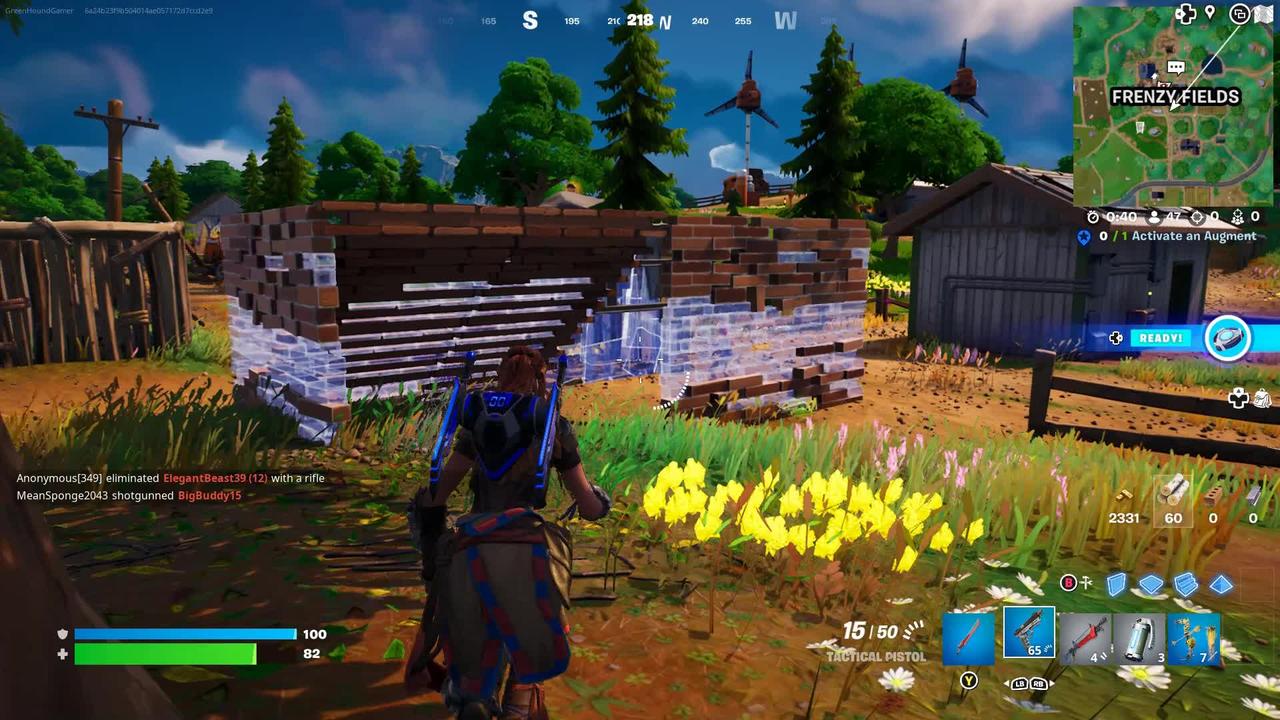
Task: Click the green health bar
Action: point(165,654)
